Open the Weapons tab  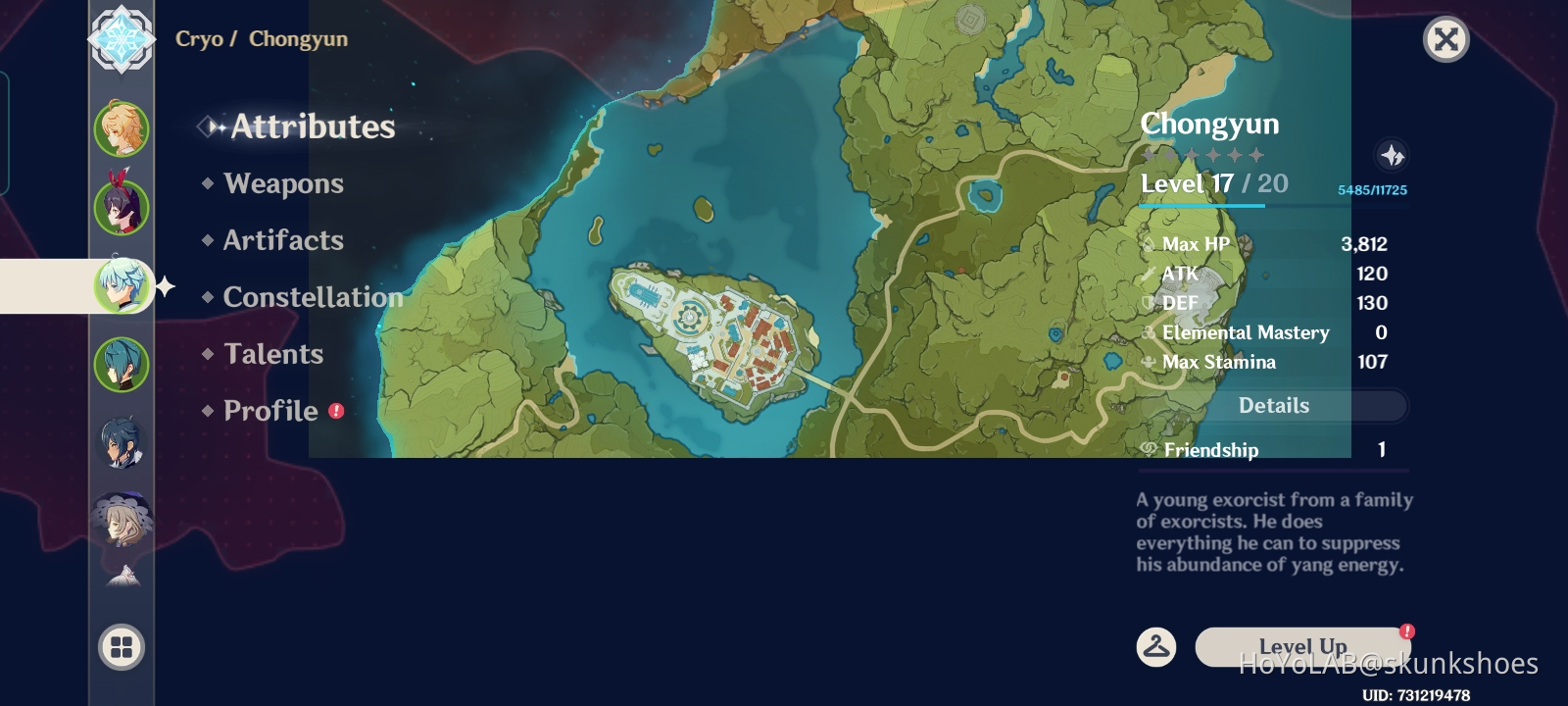[x=282, y=184]
